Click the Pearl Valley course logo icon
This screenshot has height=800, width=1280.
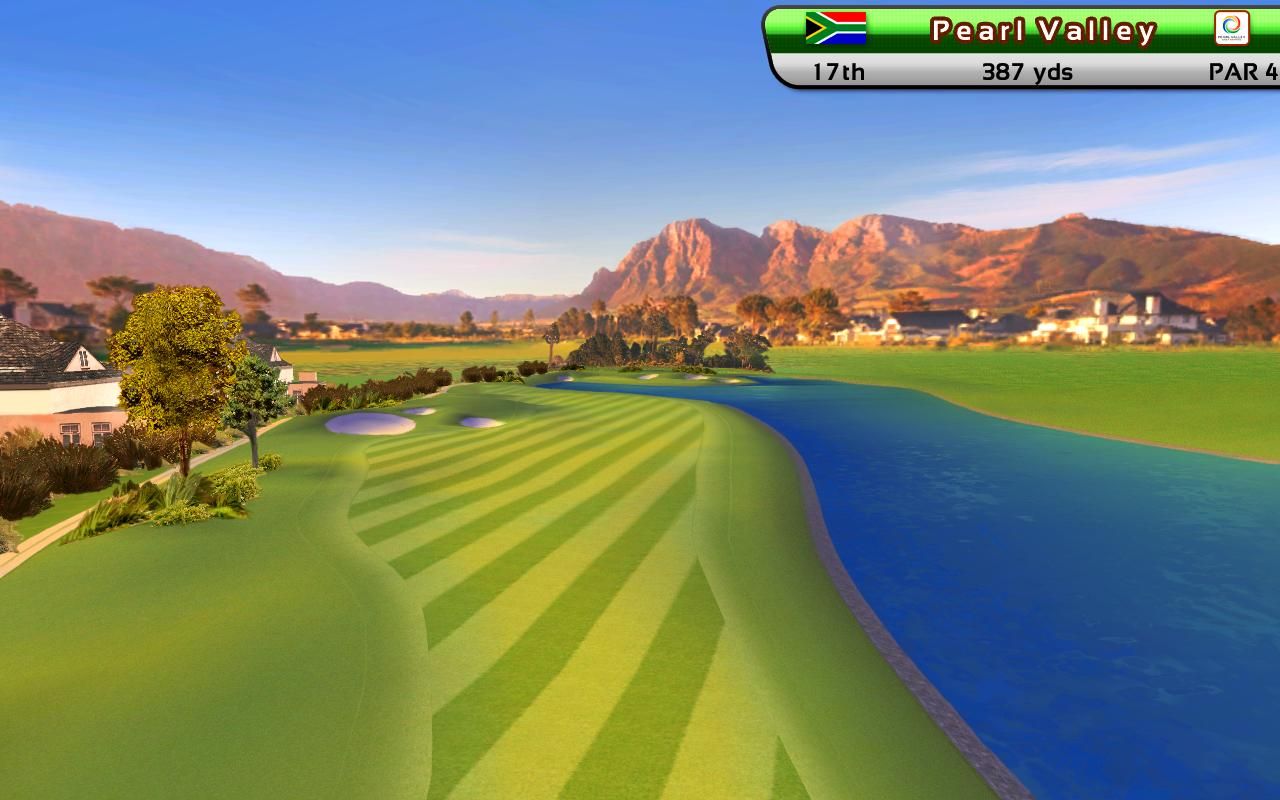[1231, 28]
